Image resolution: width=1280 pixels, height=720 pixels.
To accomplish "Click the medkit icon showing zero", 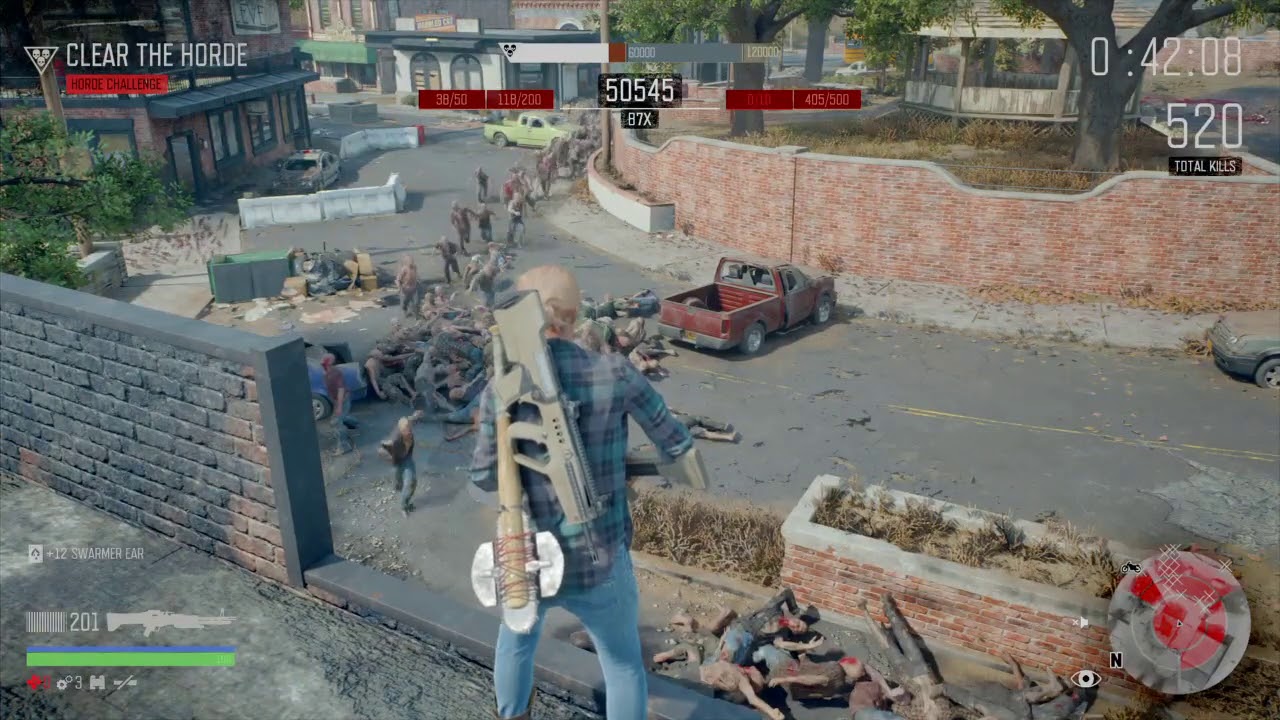I will [37, 683].
